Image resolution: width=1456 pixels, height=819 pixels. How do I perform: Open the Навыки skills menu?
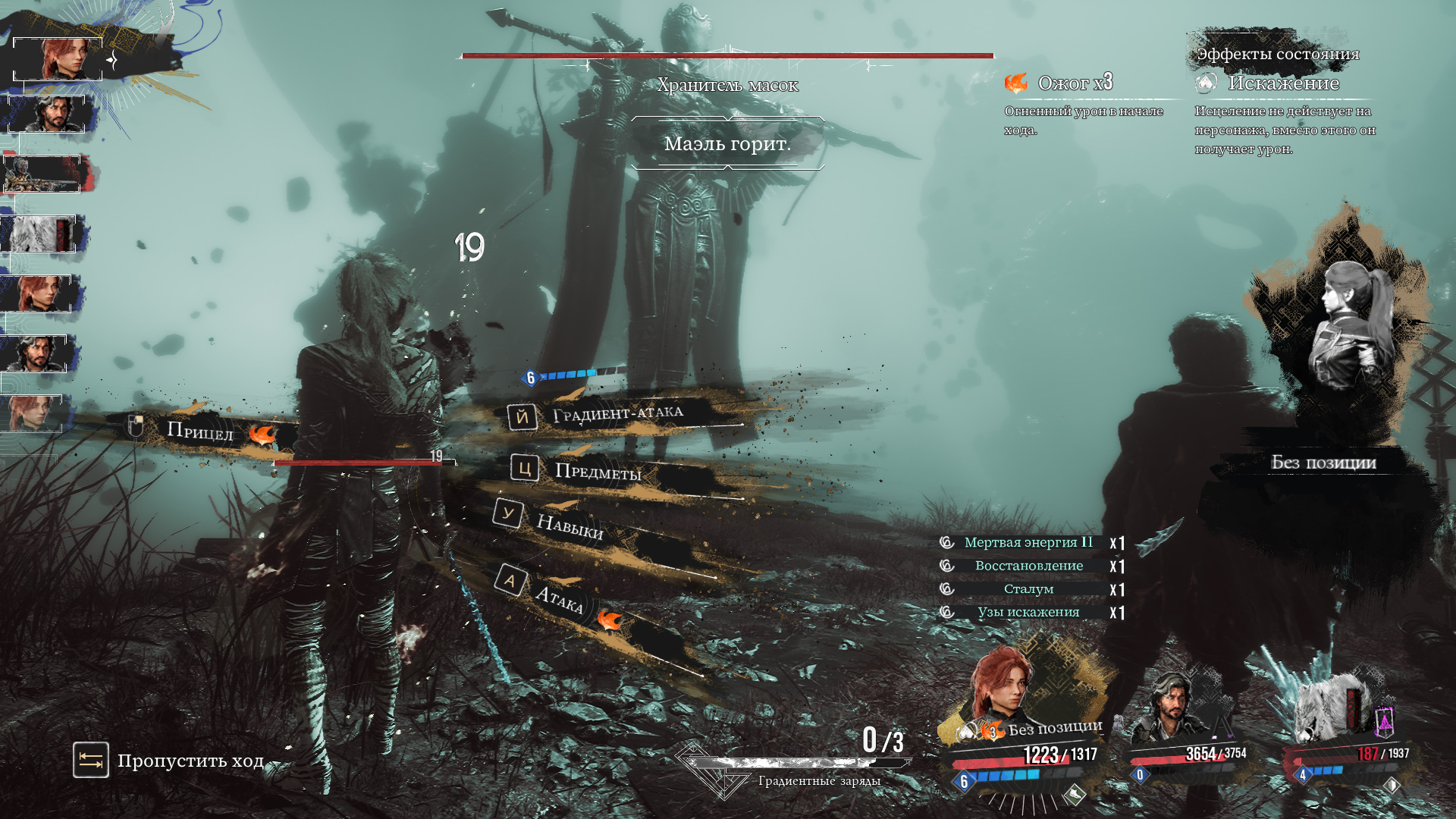click(x=569, y=525)
